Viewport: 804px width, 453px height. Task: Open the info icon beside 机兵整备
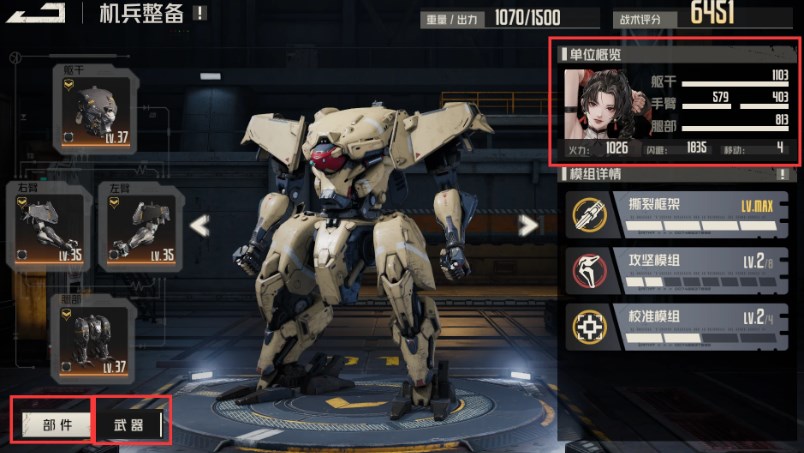201,13
